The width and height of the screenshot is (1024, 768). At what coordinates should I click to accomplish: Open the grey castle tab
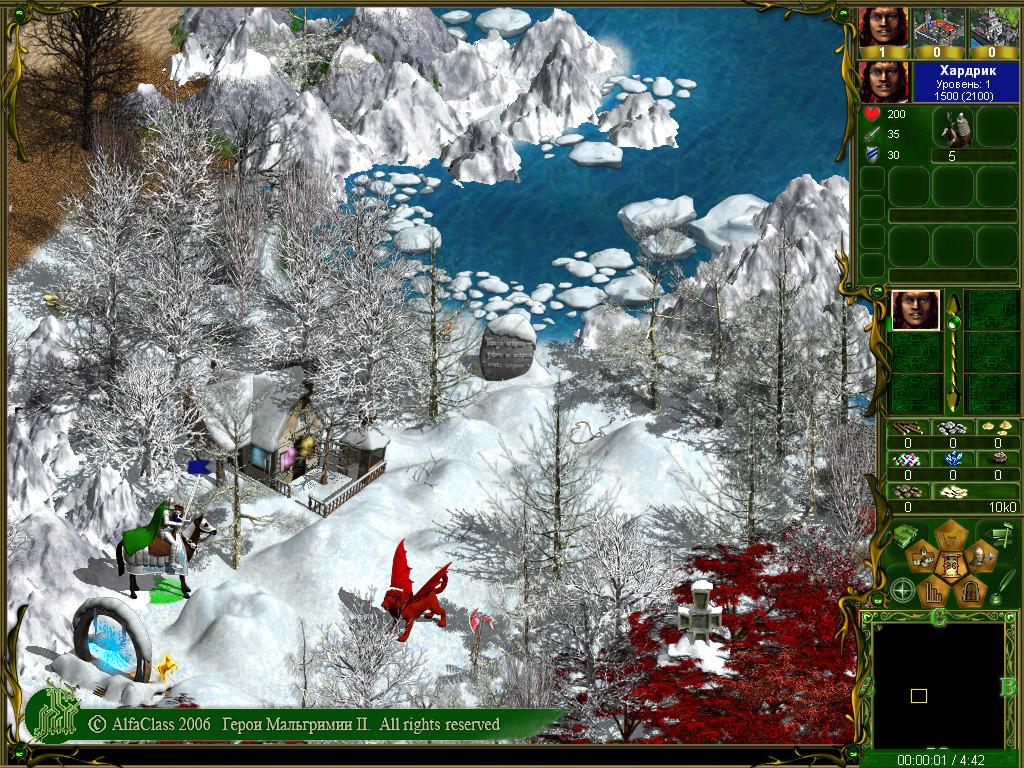[992, 28]
